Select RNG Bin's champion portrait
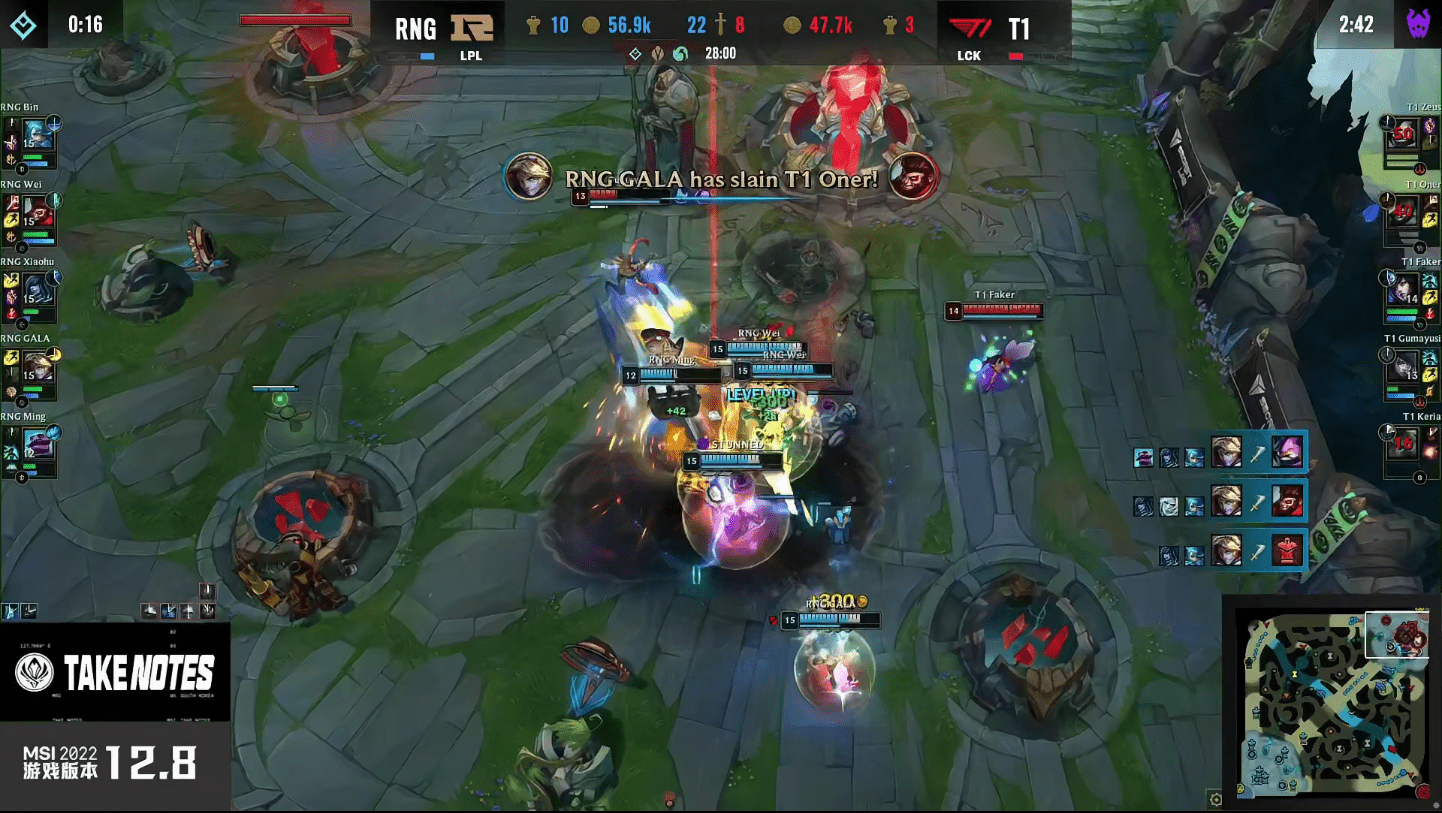The image size is (1442, 813). point(38,136)
